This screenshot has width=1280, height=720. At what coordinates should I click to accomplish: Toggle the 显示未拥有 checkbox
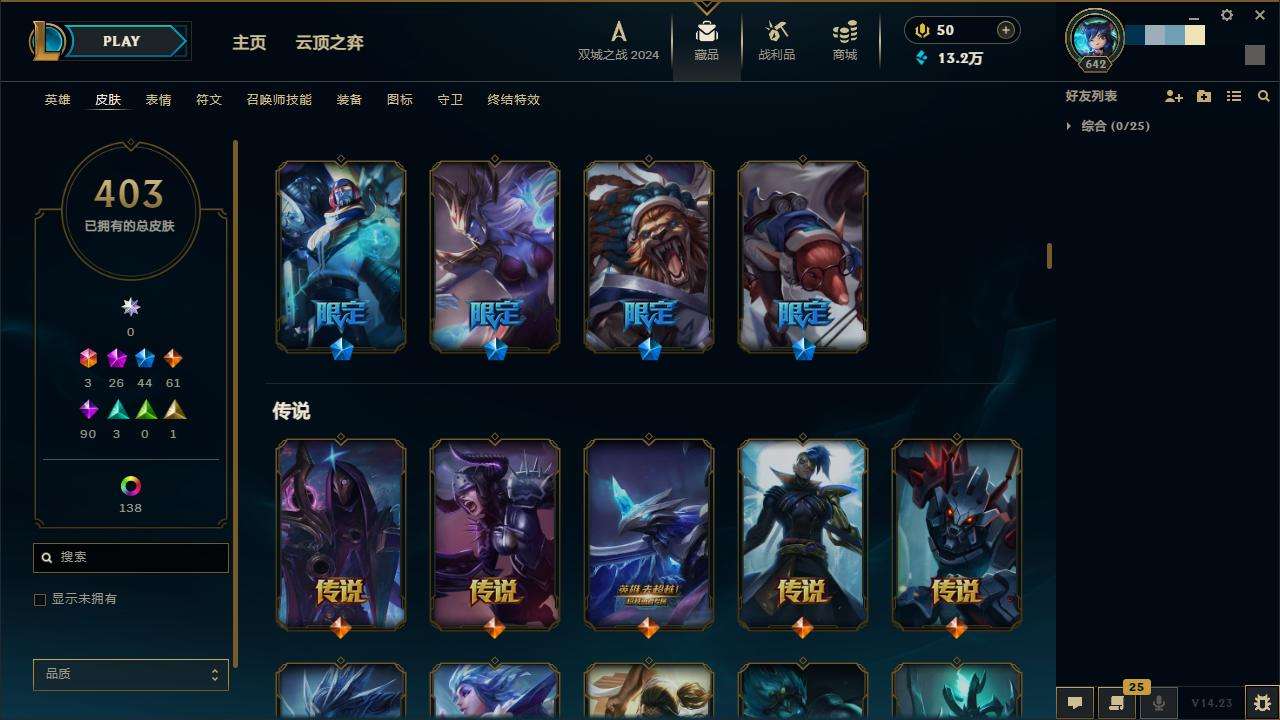tap(40, 600)
